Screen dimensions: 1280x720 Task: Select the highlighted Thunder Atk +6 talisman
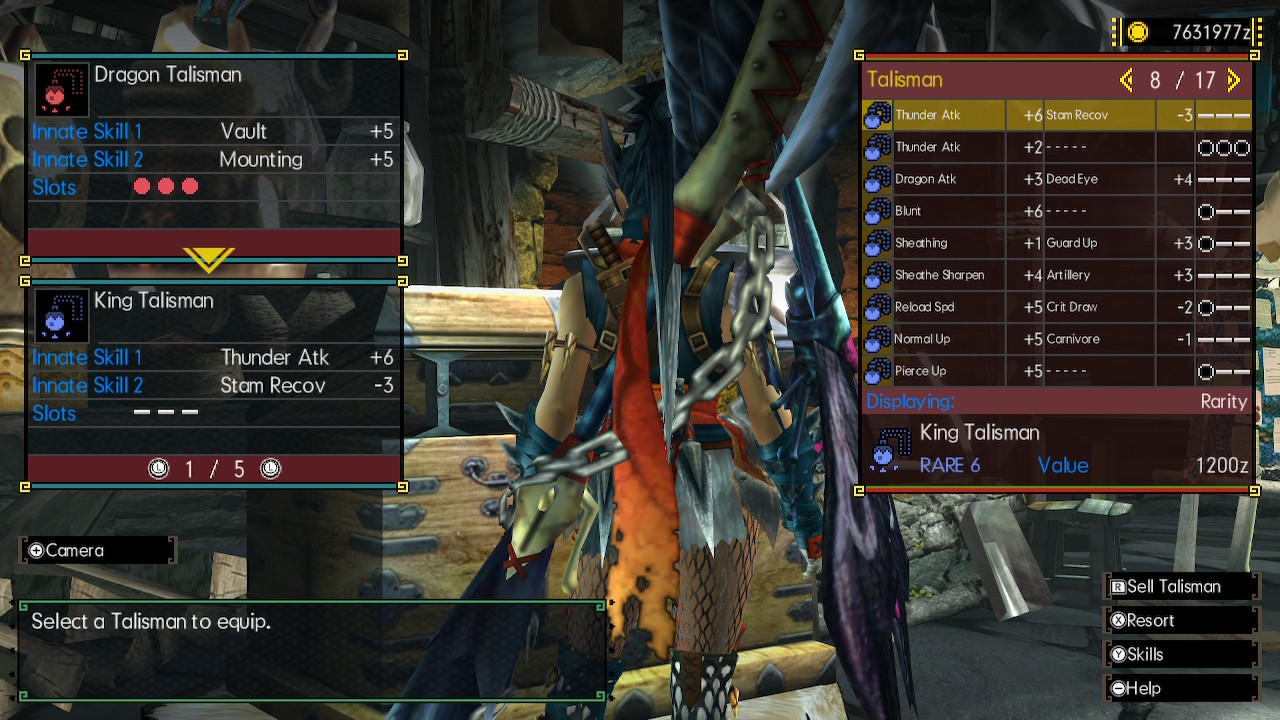tap(1056, 115)
